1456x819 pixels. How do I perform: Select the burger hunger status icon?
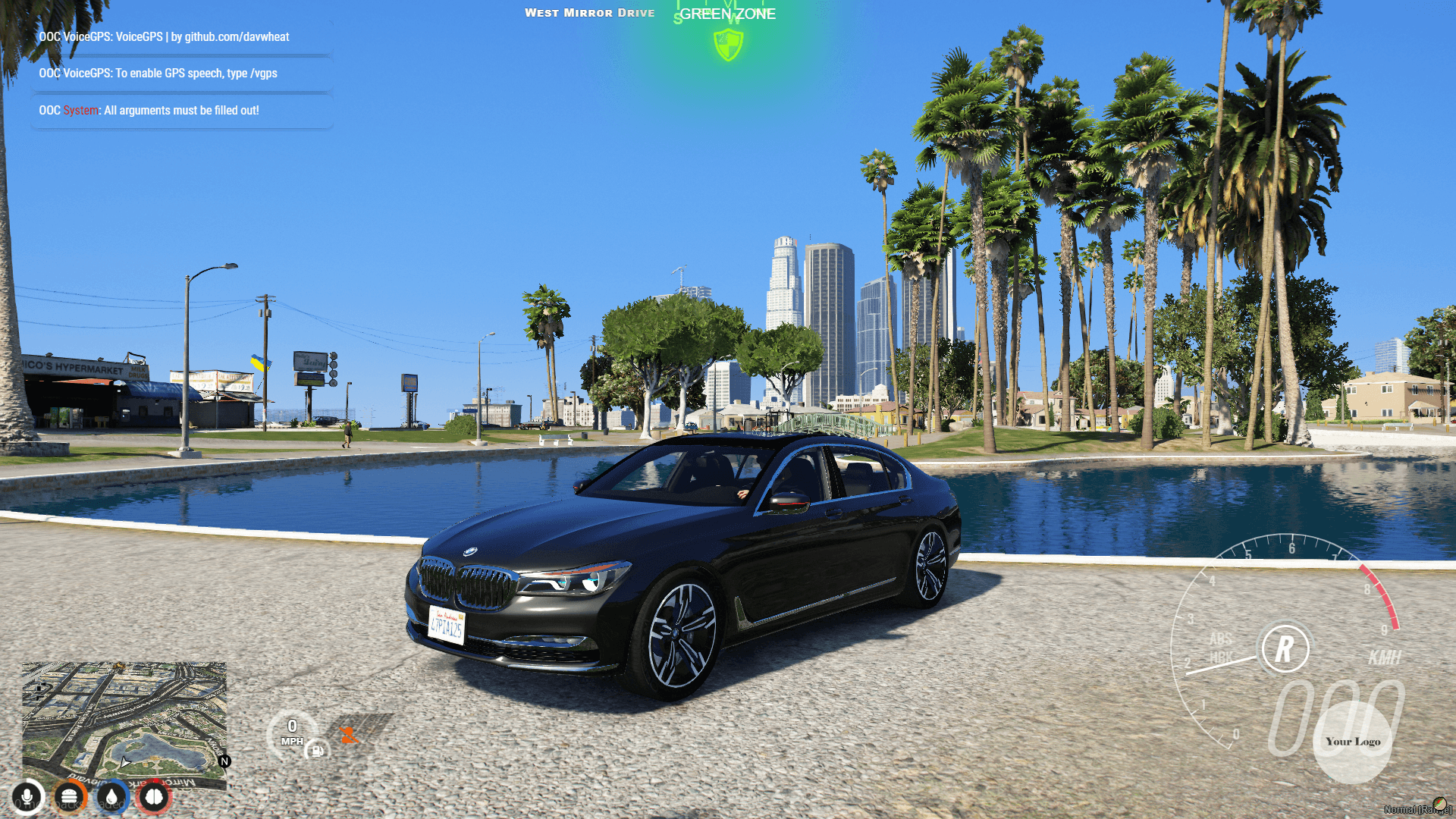click(69, 797)
